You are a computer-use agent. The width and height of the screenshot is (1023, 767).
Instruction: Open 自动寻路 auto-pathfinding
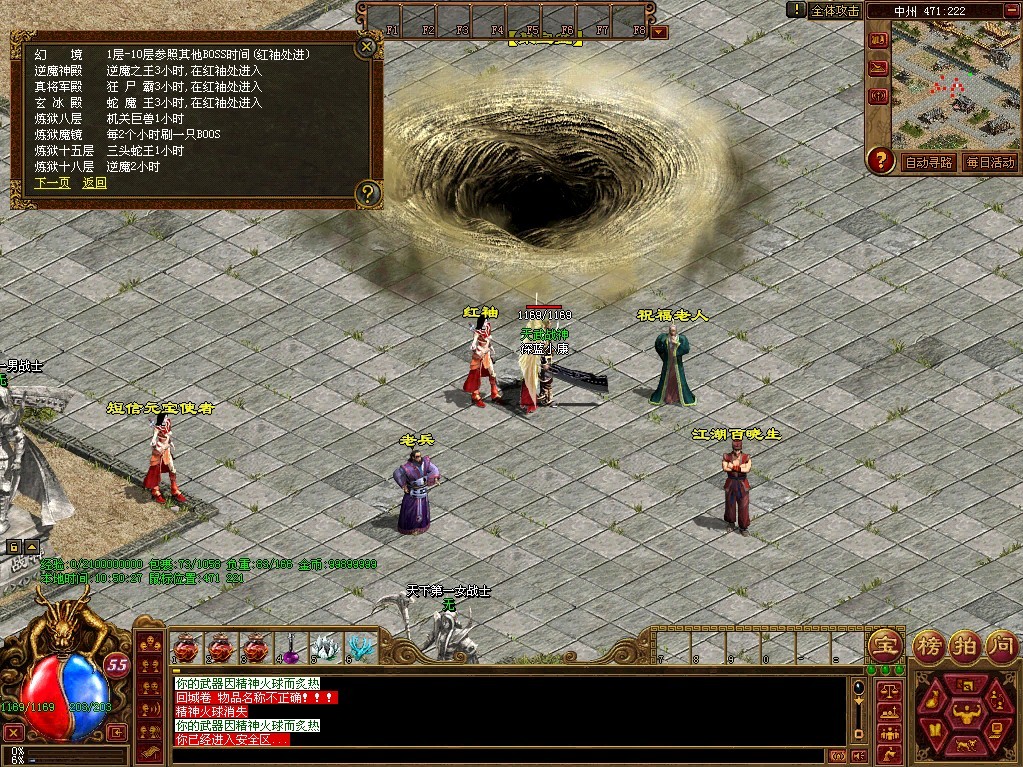[x=929, y=162]
